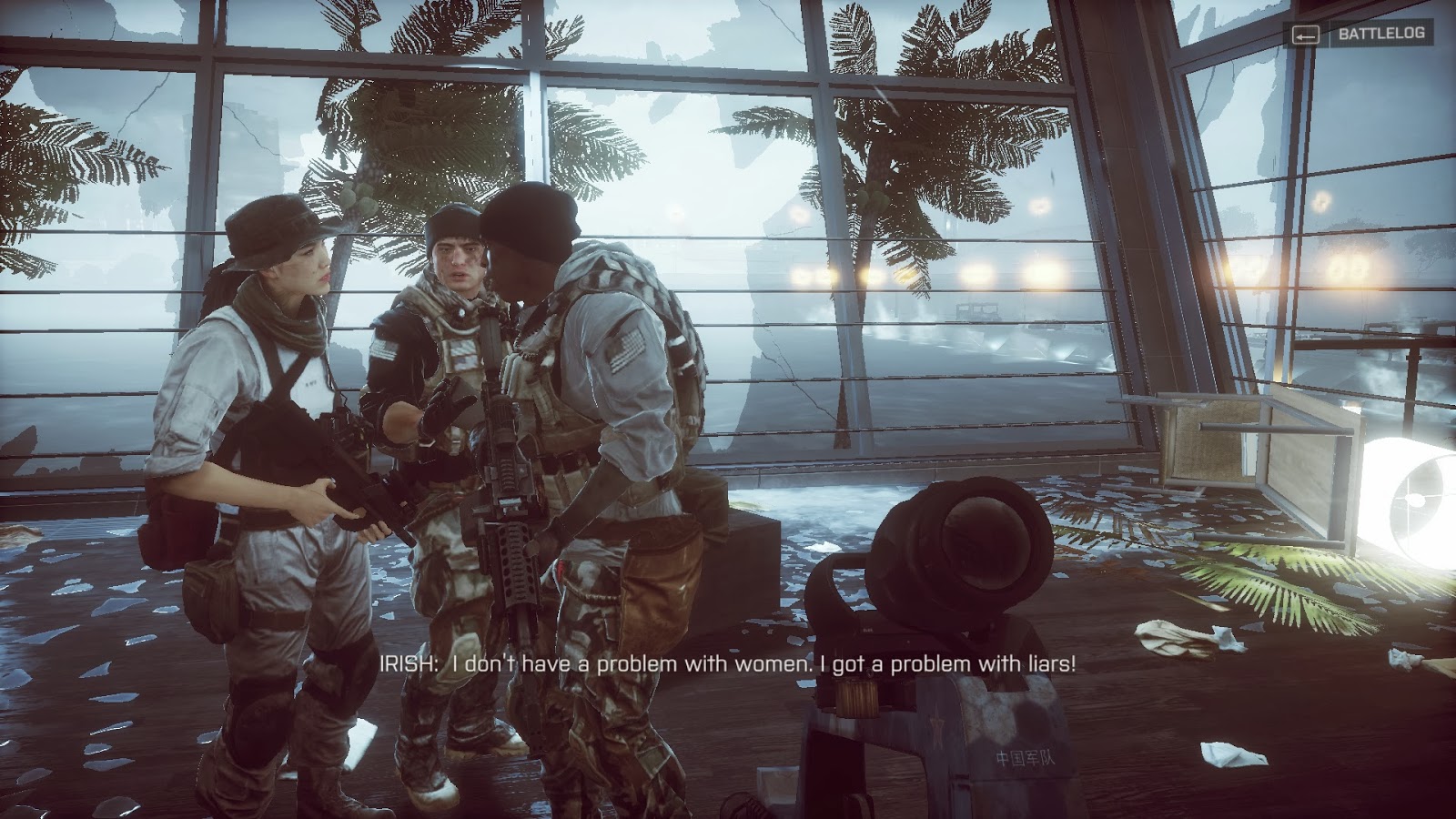The image size is (1456, 819).
Task: Click the back arrow icon beside BATTLELOG
Action: click(x=1308, y=36)
